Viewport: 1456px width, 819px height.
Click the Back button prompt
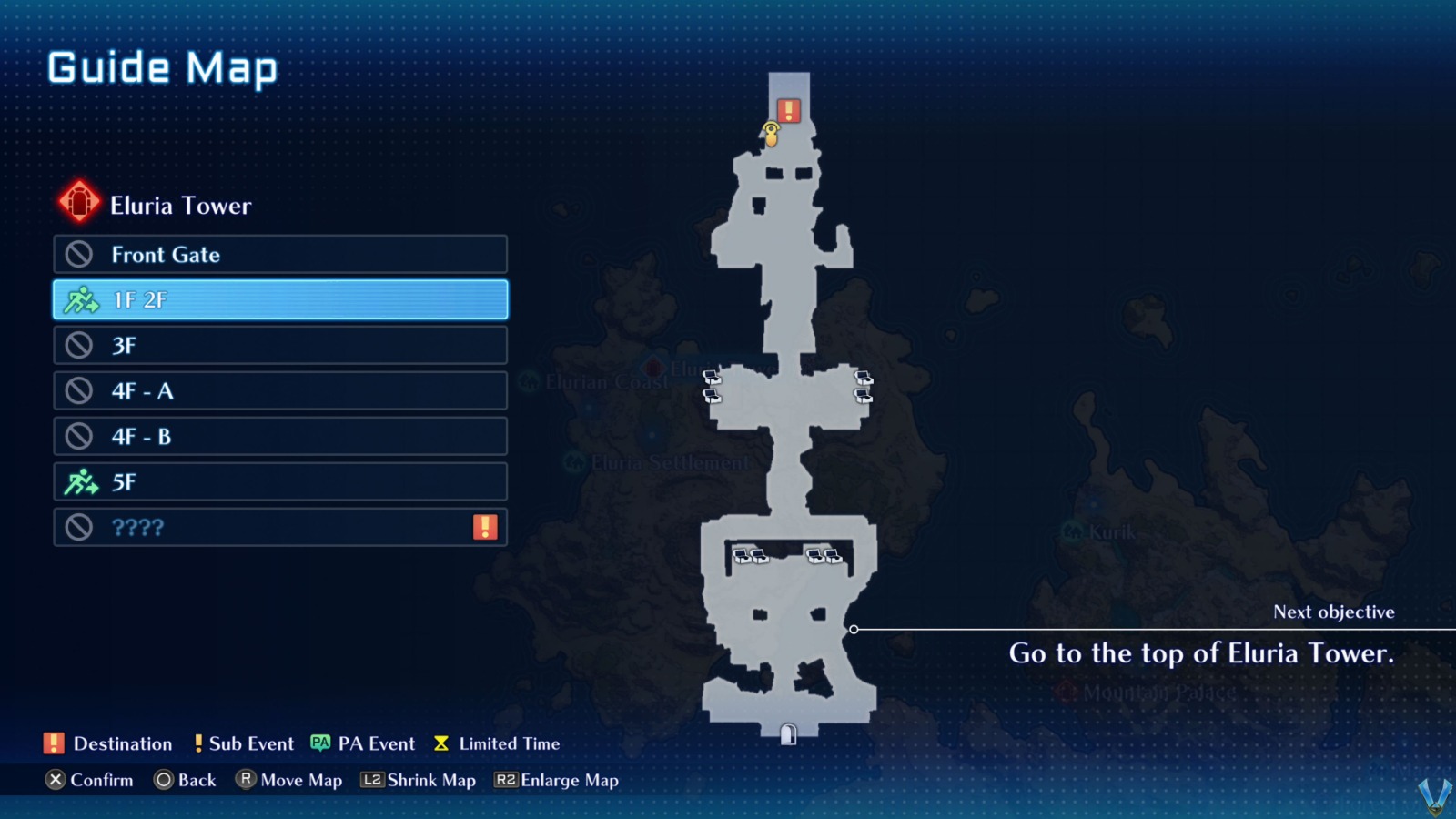[x=185, y=780]
